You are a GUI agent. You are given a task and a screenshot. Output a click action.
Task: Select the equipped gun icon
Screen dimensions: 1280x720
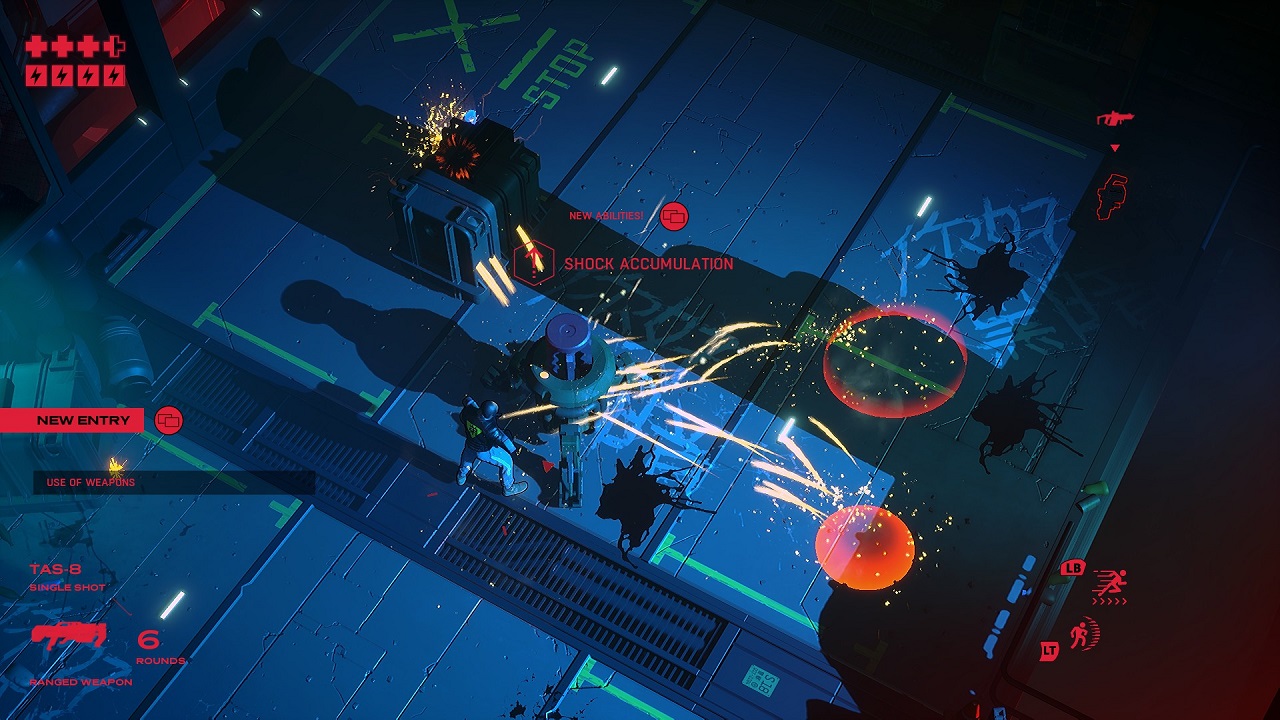[x=1114, y=119]
